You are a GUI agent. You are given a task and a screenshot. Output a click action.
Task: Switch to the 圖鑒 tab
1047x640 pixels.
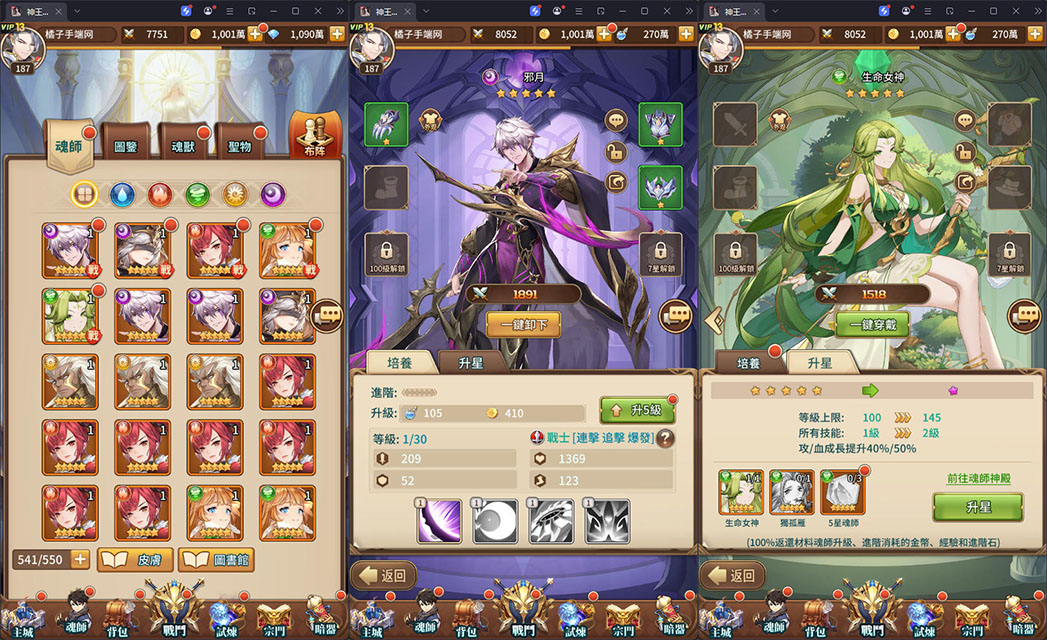click(126, 147)
